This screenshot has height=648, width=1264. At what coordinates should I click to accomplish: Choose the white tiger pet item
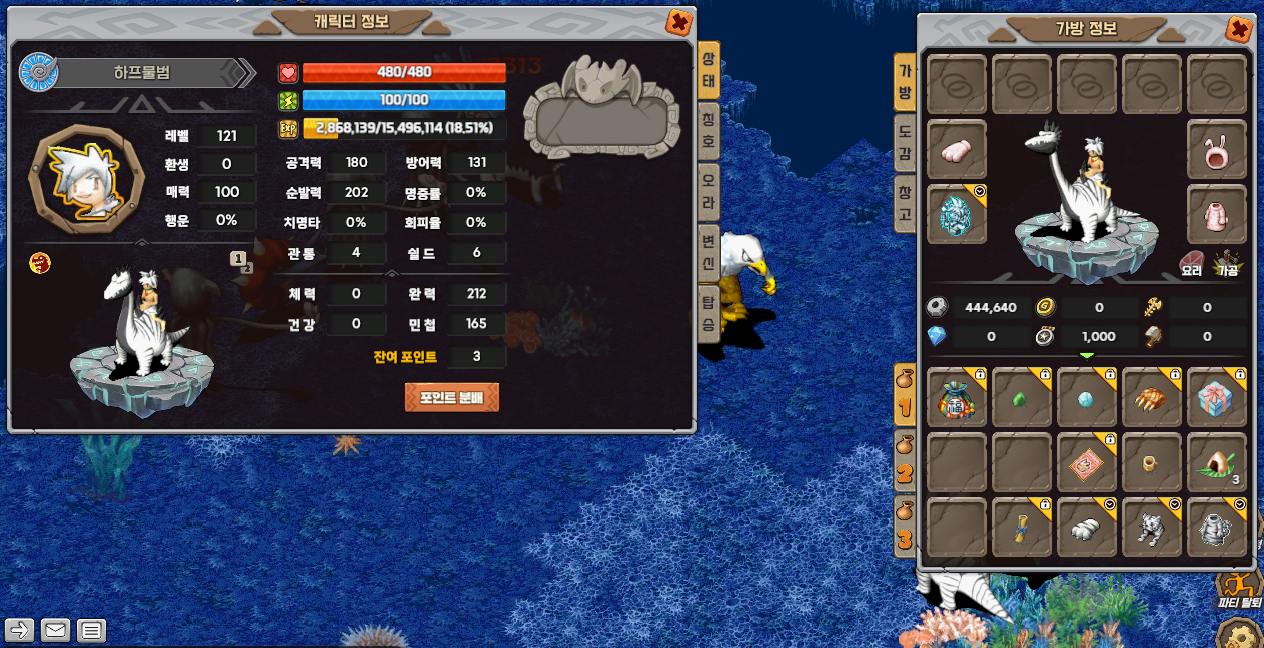pyautogui.click(x=1152, y=527)
